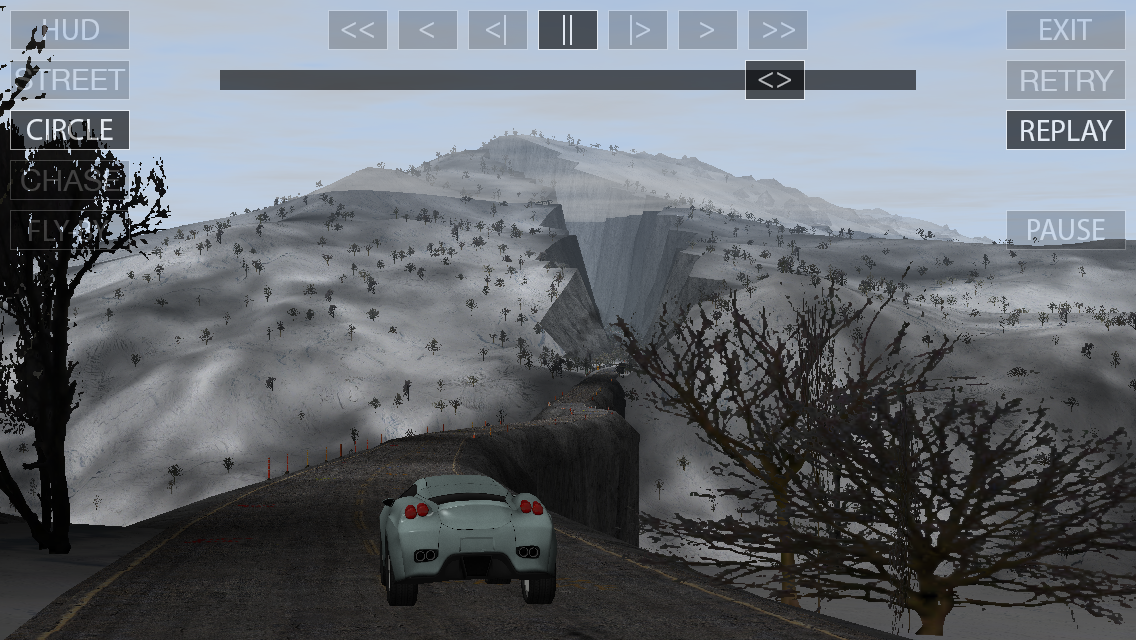This screenshot has width=1136, height=640.
Task: Click the fast rewind << button
Action: (358, 30)
